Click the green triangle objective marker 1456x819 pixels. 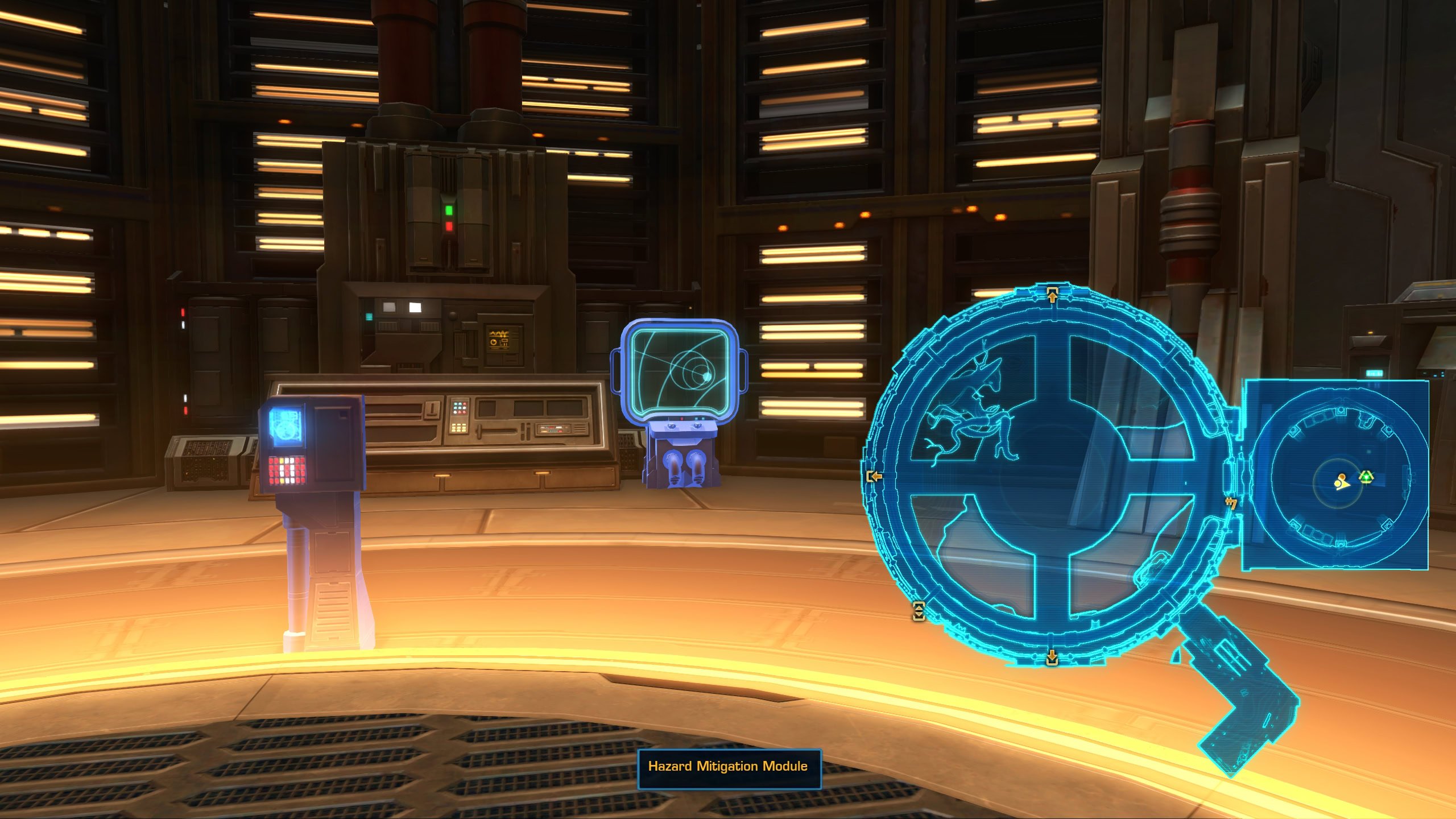[x=1366, y=477]
